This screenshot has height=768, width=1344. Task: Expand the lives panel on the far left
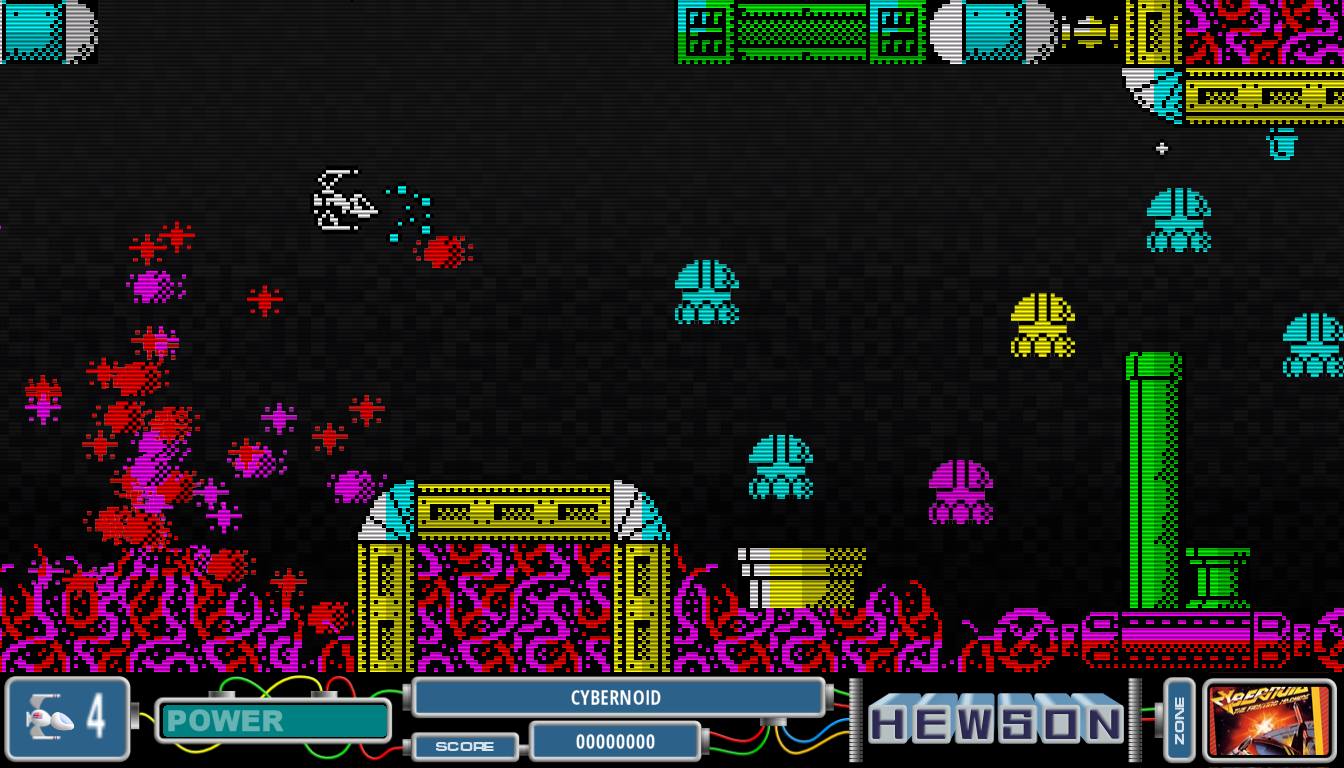click(67, 718)
